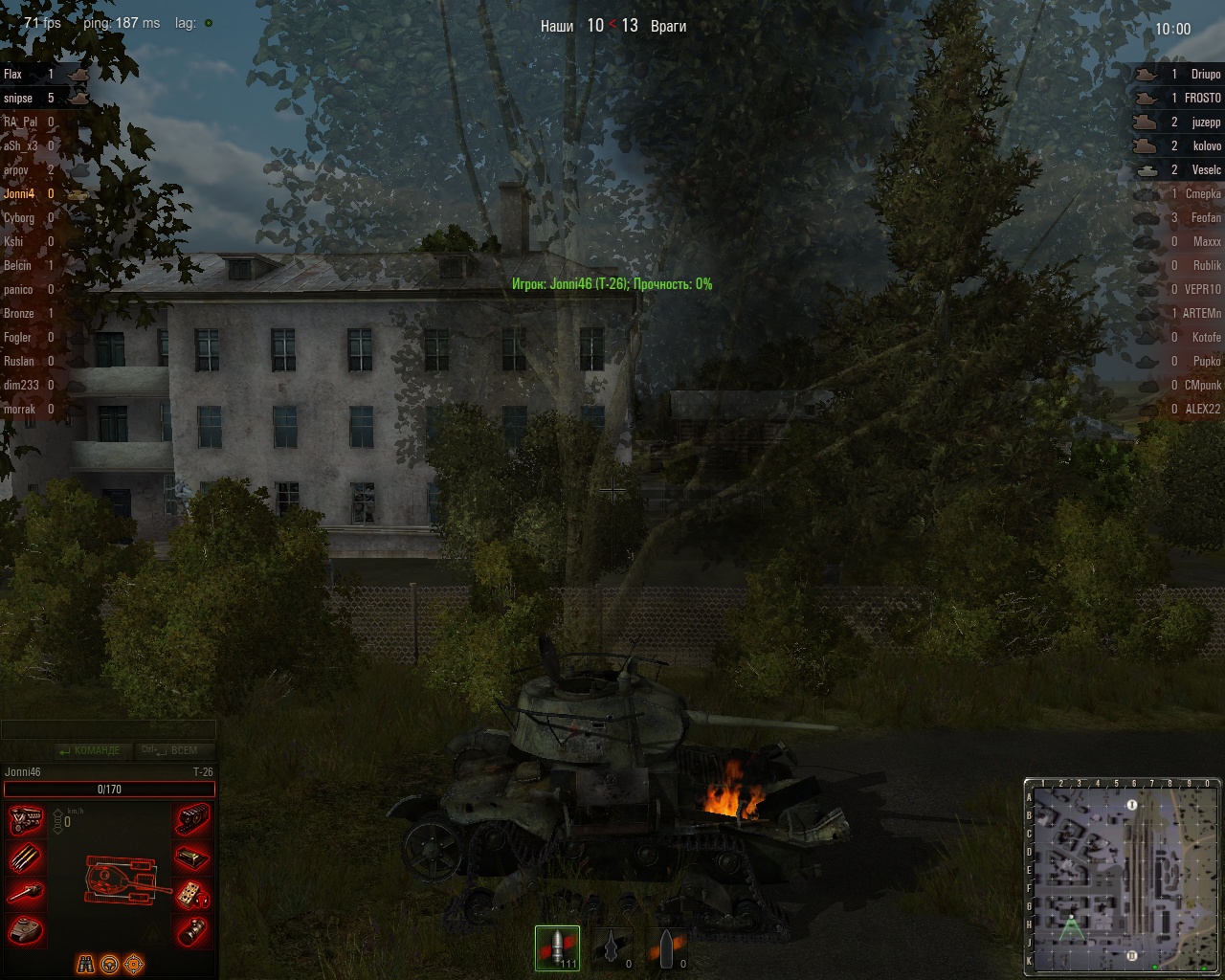Select the optics module damage icon
The image size is (1225, 980).
192,929
